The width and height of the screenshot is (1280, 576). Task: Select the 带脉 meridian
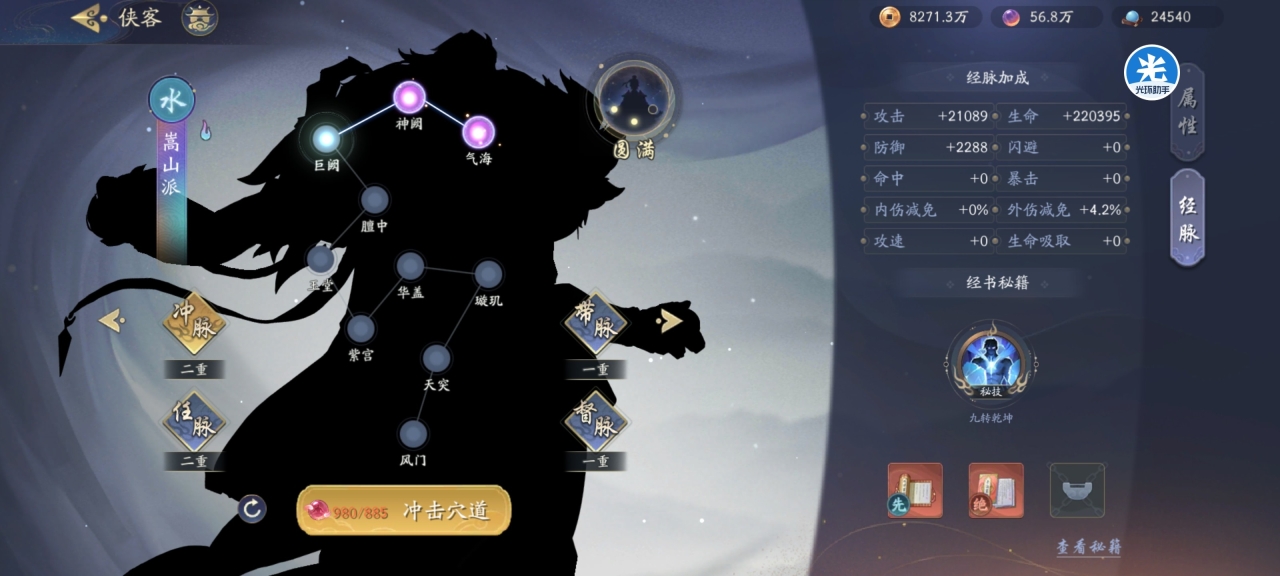coord(595,324)
